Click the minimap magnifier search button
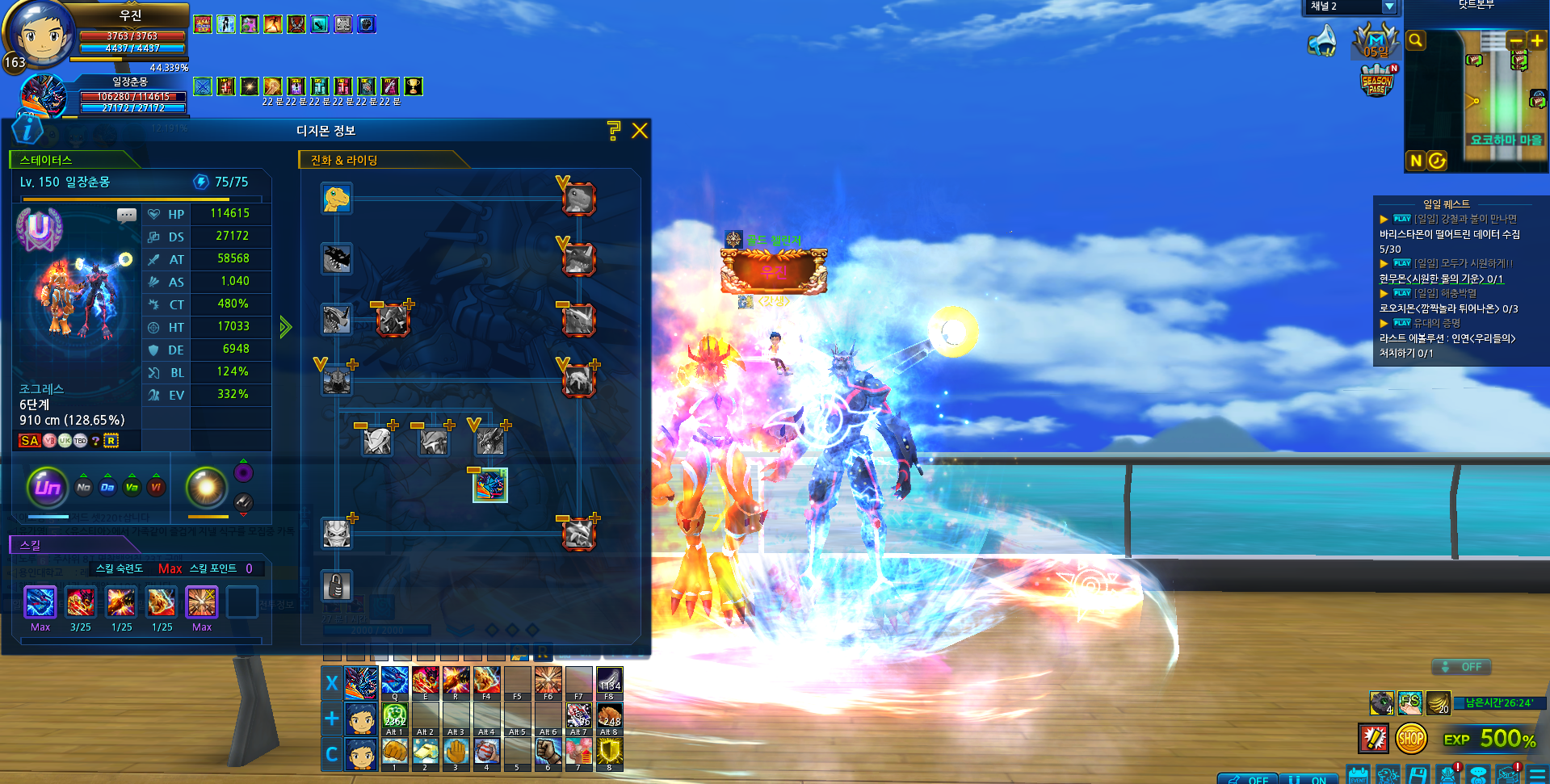 1415,40
